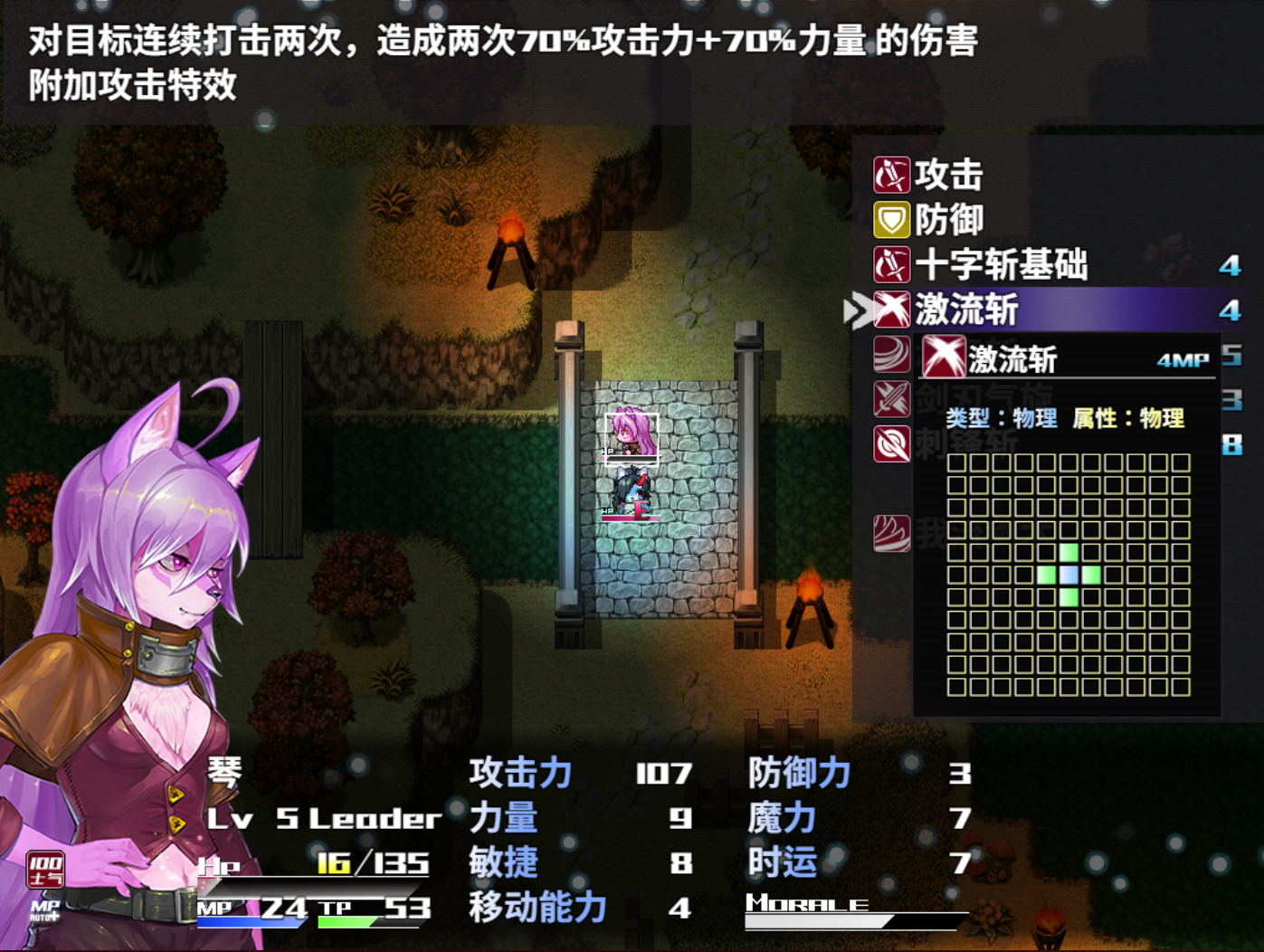The width and height of the screenshot is (1264, 952).
Task: Click the 4MP cost label in the tooltip
Action: click(1181, 360)
